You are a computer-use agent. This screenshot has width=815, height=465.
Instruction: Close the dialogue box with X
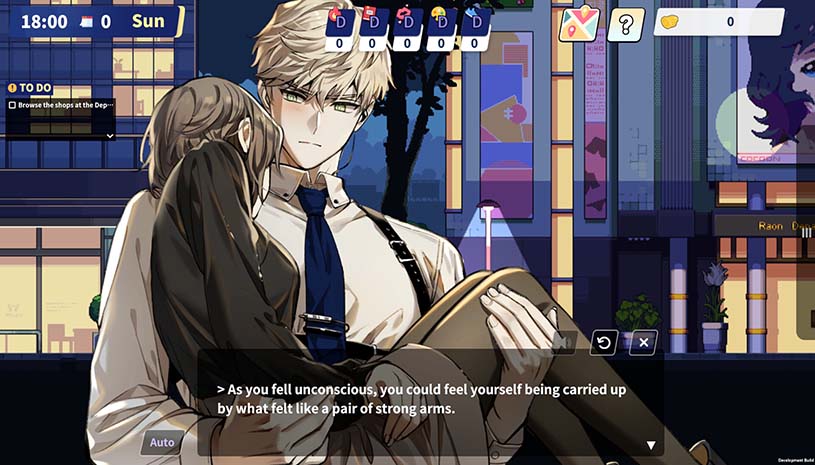click(x=644, y=342)
